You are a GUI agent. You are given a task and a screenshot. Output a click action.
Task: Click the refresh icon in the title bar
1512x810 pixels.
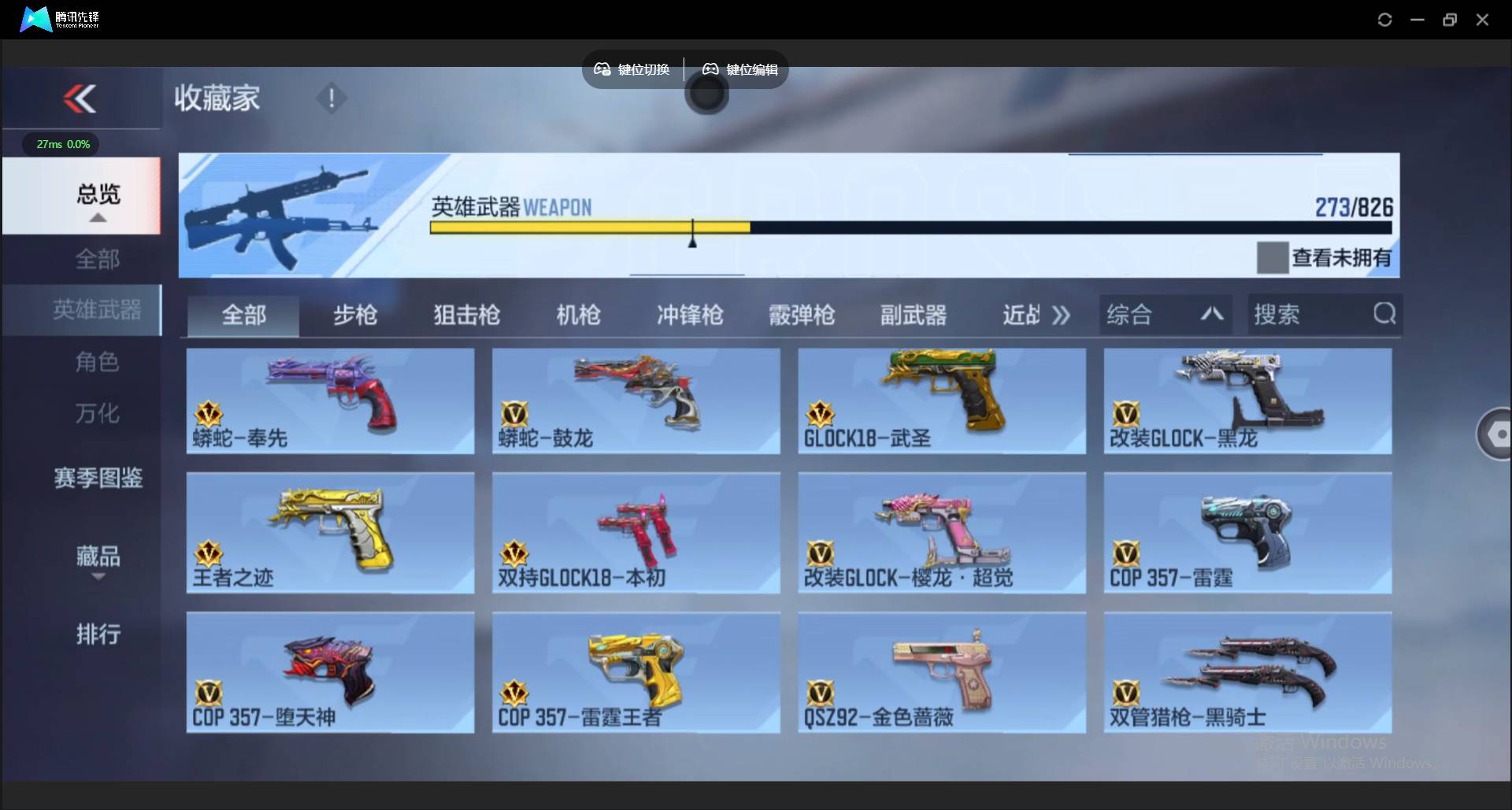(1384, 20)
